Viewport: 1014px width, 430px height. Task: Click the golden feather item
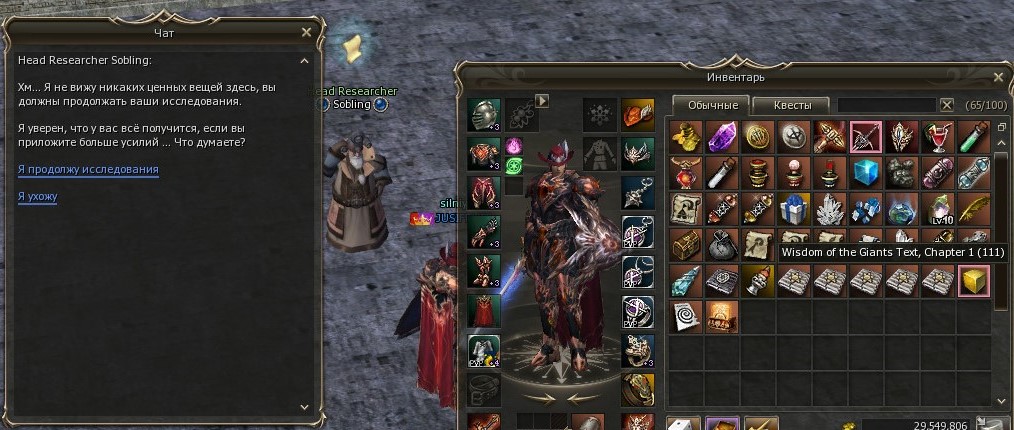tap(971, 209)
